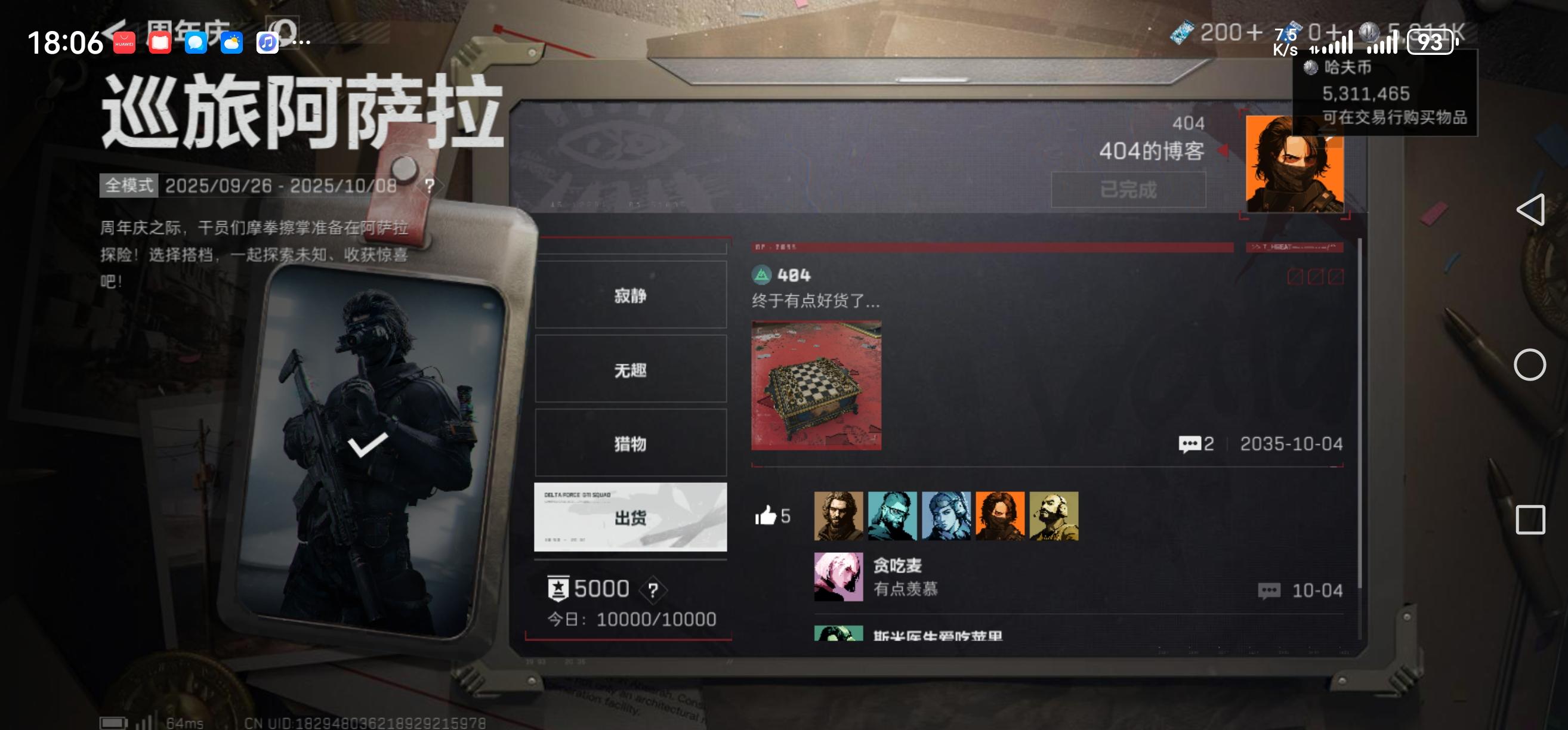Screen dimensions: 1568x730
Task: Click the 贪吃麦 commenter avatar
Action: (839, 576)
